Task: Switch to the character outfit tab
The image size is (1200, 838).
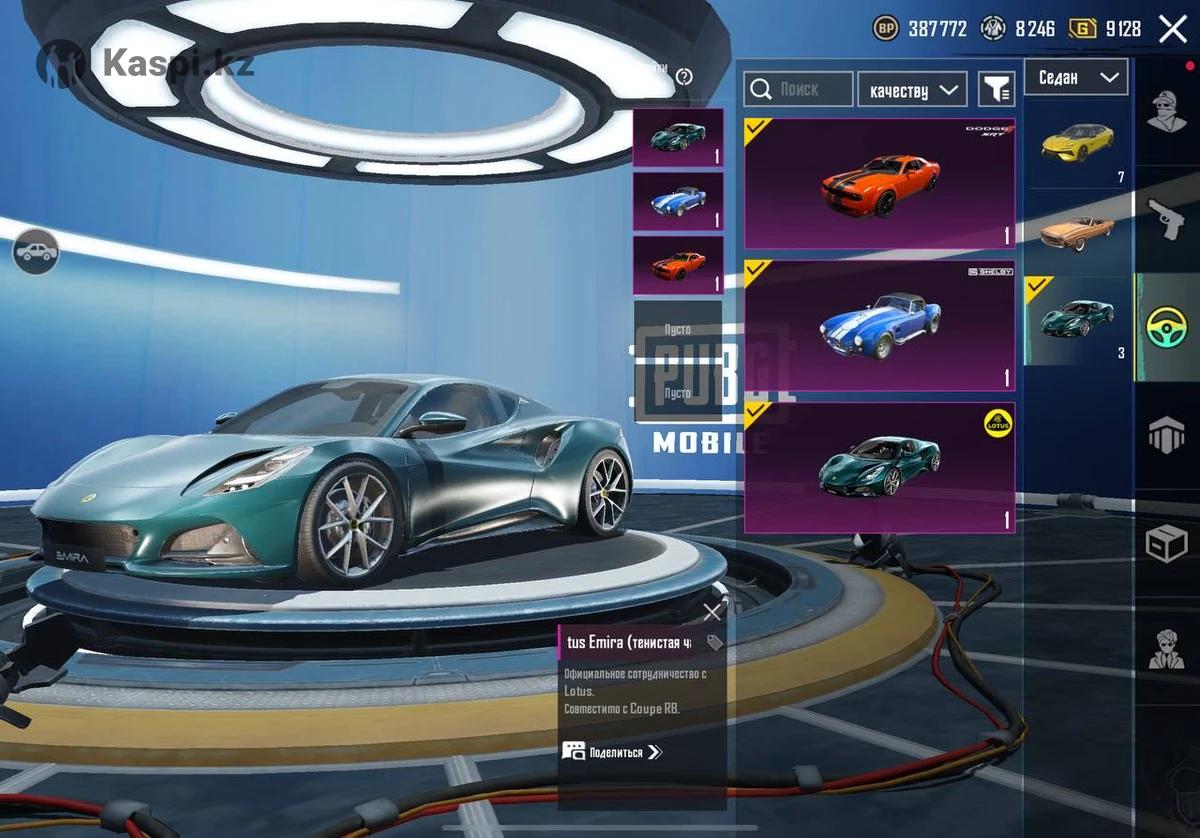Action: 1166,112
